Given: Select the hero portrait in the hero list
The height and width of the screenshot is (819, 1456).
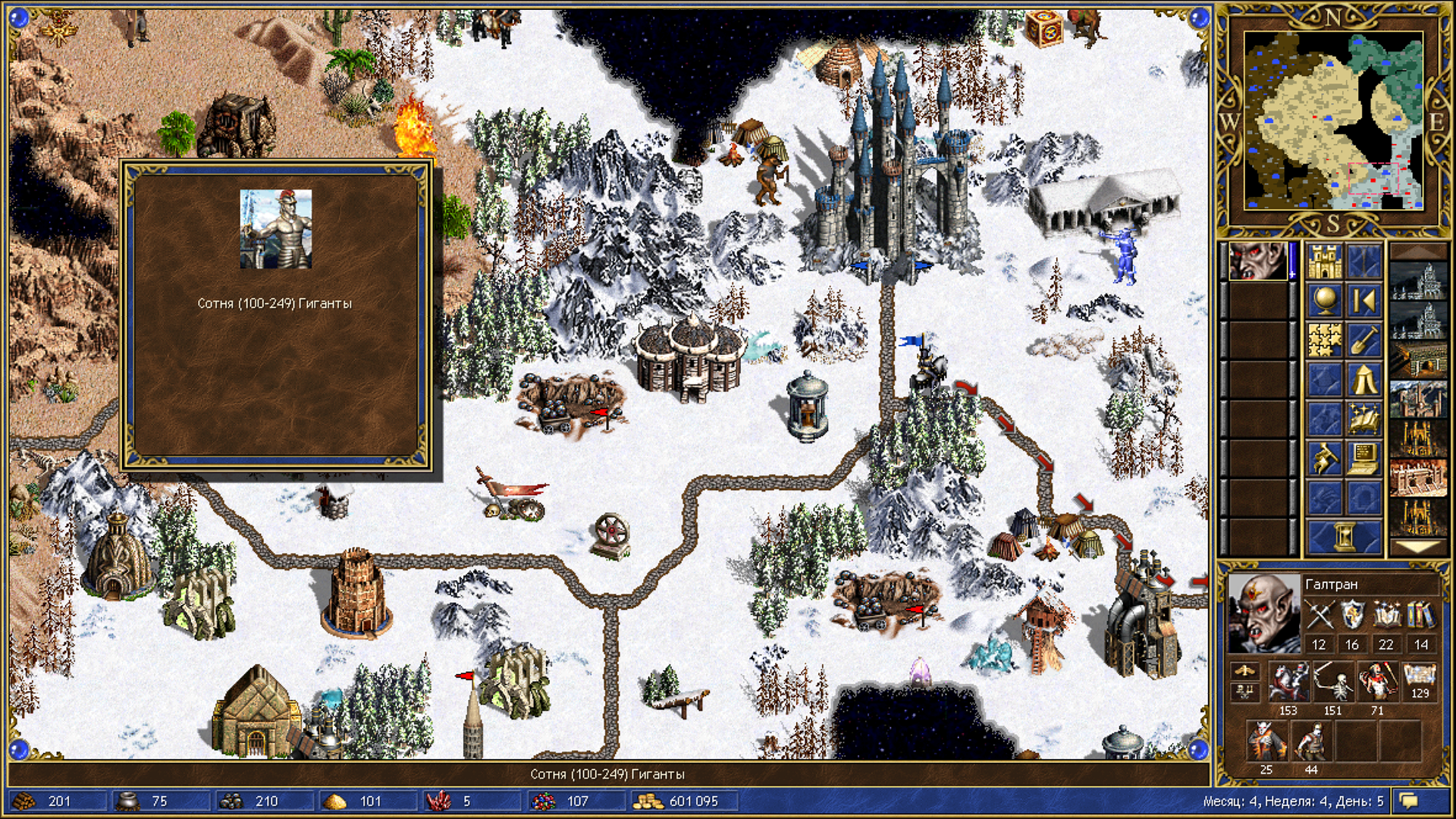Looking at the screenshot, I should 1257,262.
